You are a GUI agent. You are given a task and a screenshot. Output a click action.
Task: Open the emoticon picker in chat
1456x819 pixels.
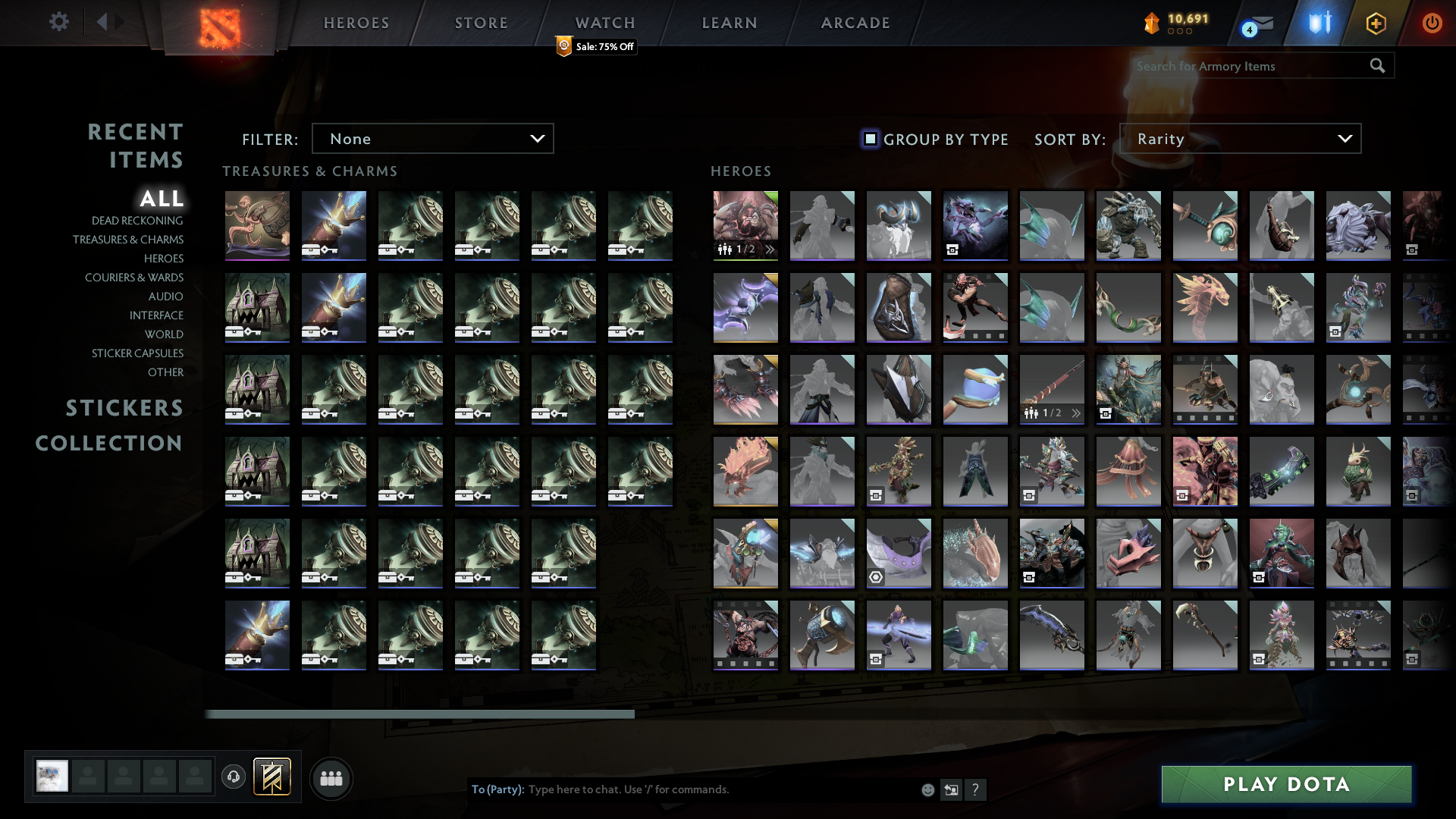927,789
